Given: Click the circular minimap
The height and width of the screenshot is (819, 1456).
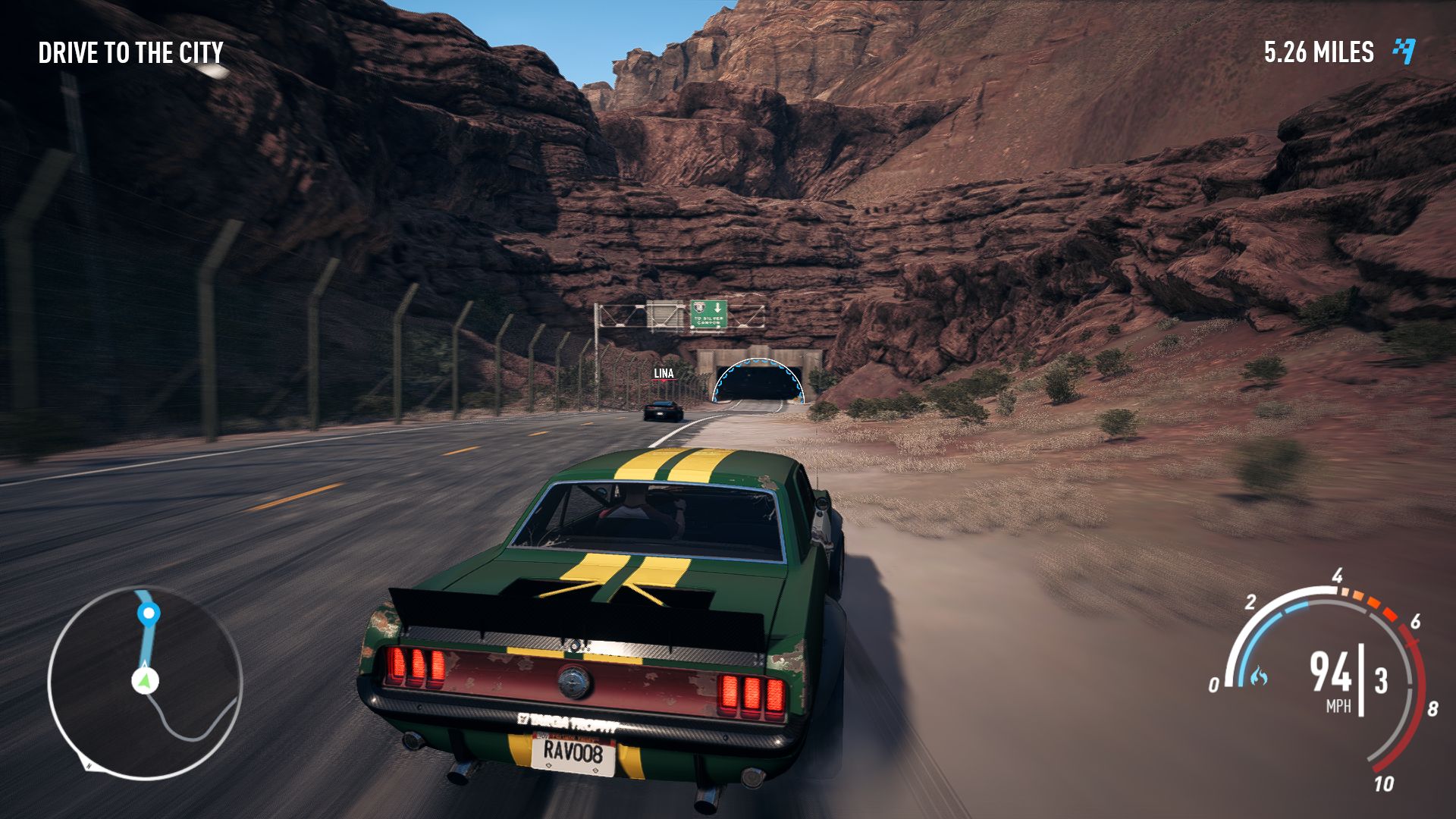Looking at the screenshot, I should (x=145, y=682).
